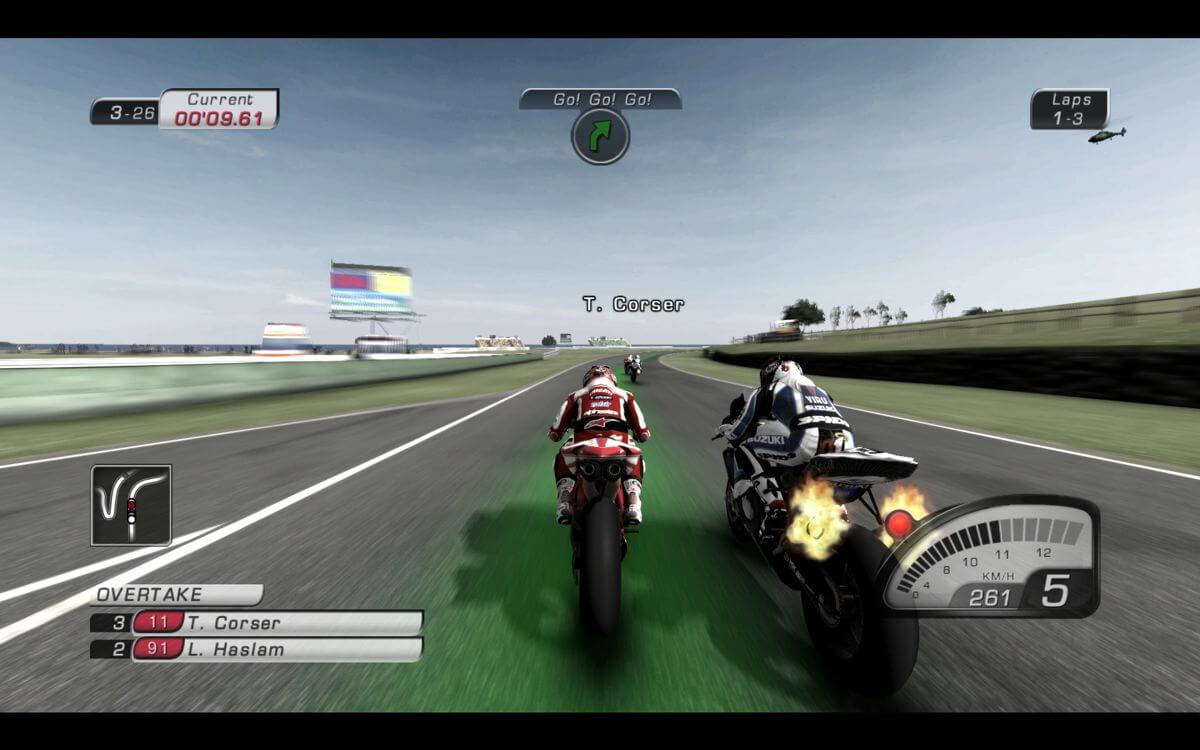Click the track layout minimap
Viewport: 1200px width, 750px height.
pyautogui.click(x=131, y=505)
